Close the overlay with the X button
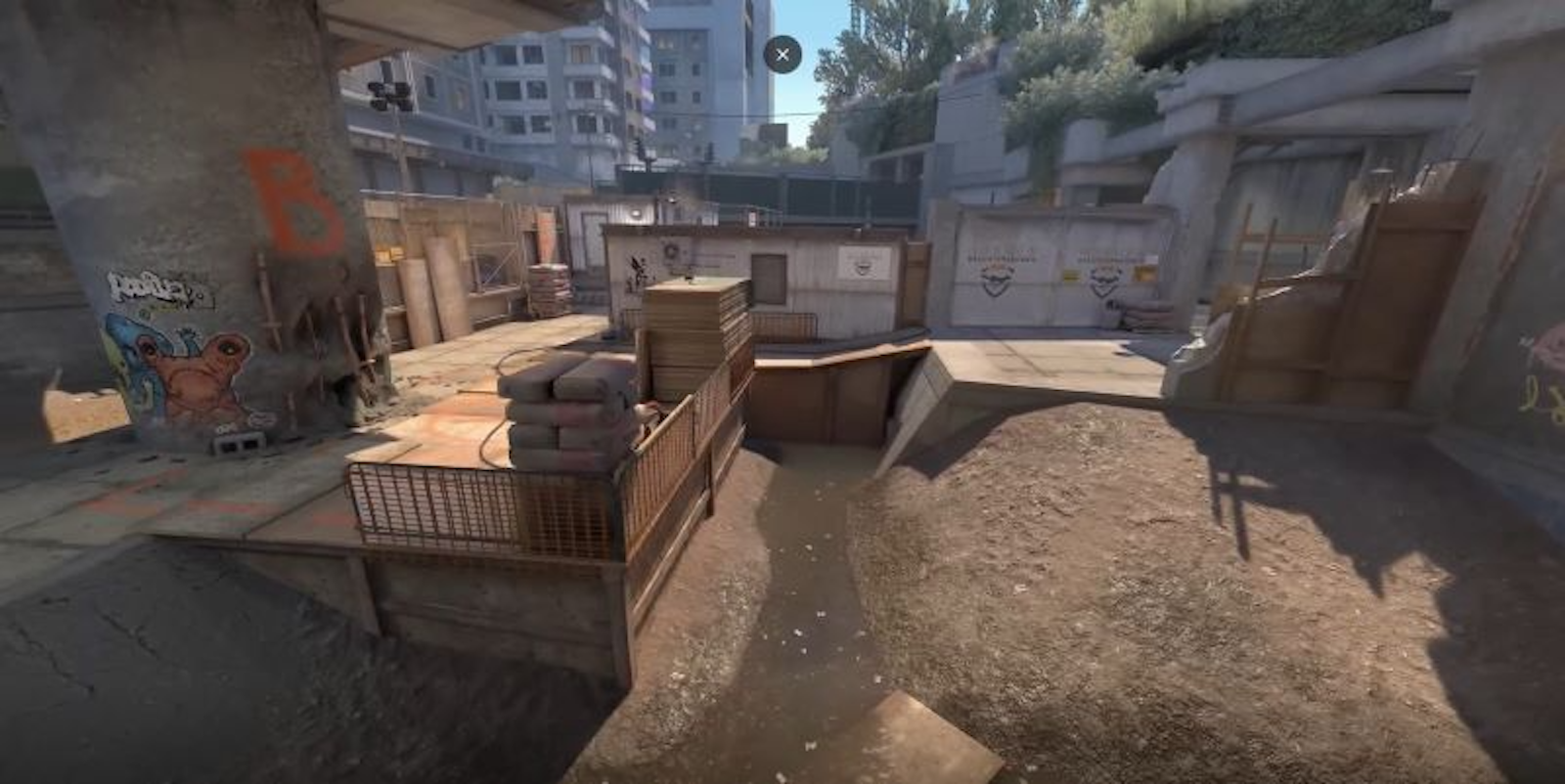1565x784 pixels. (782, 54)
